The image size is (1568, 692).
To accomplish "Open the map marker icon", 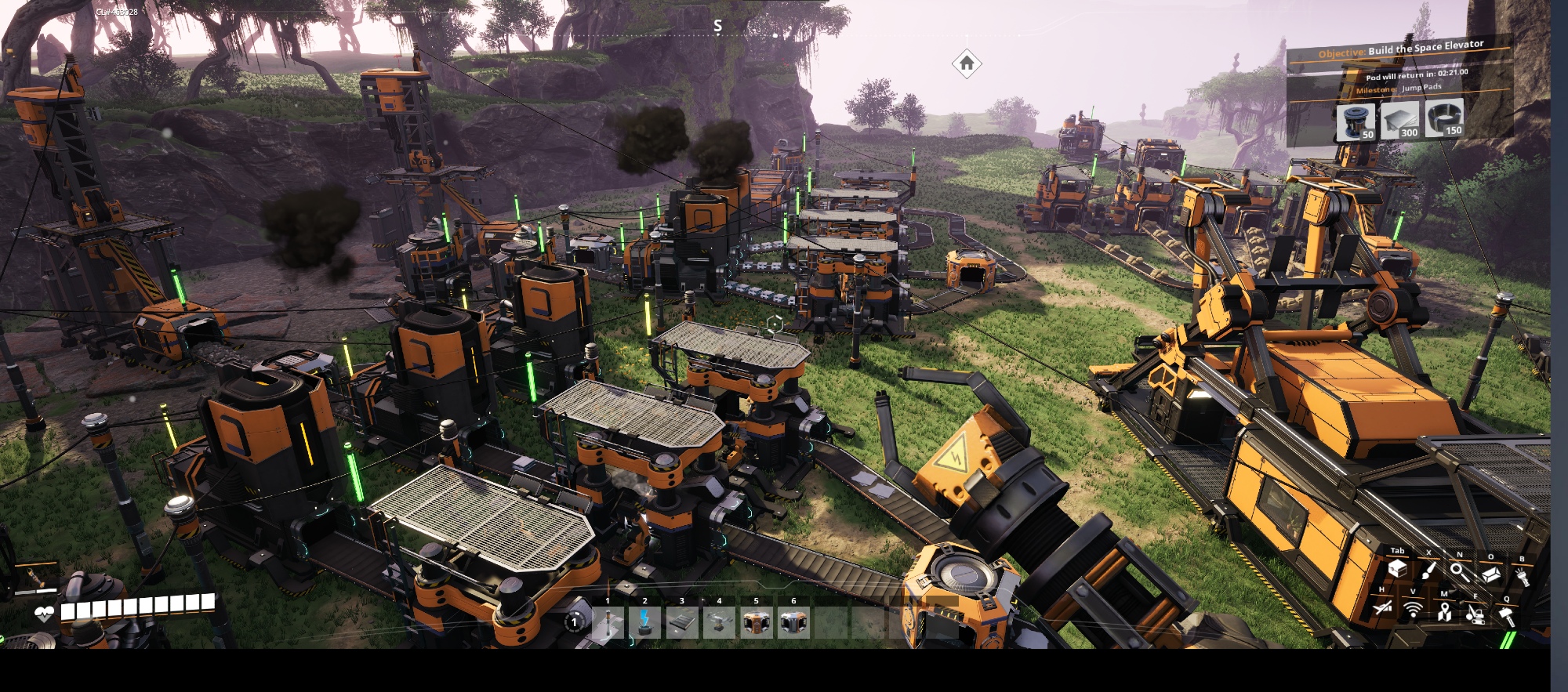I will pyautogui.click(x=1444, y=611).
